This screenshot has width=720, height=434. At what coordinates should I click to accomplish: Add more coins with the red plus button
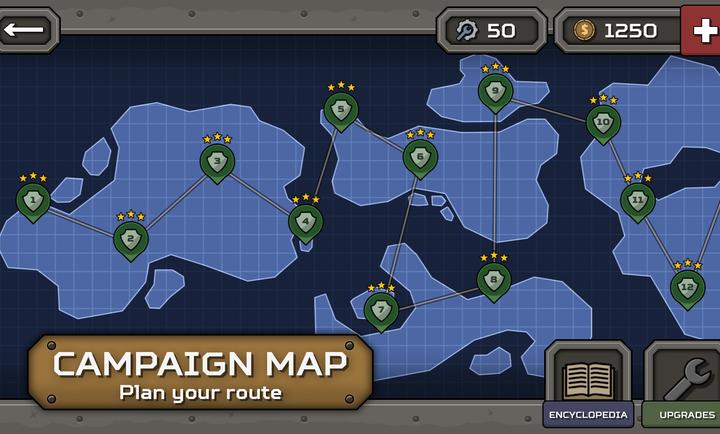point(701,30)
